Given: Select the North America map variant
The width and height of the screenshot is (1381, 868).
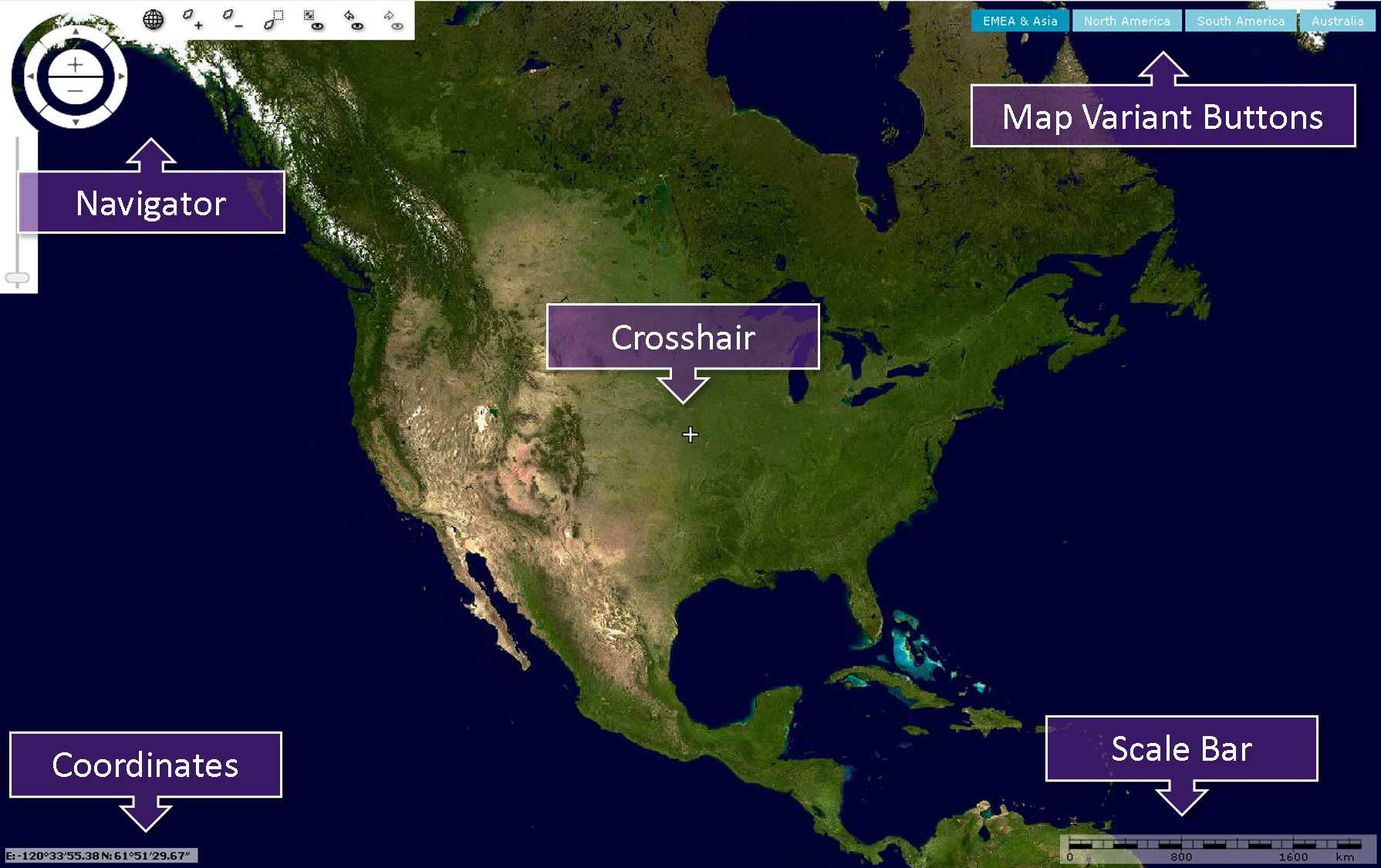Looking at the screenshot, I should 1126,21.
